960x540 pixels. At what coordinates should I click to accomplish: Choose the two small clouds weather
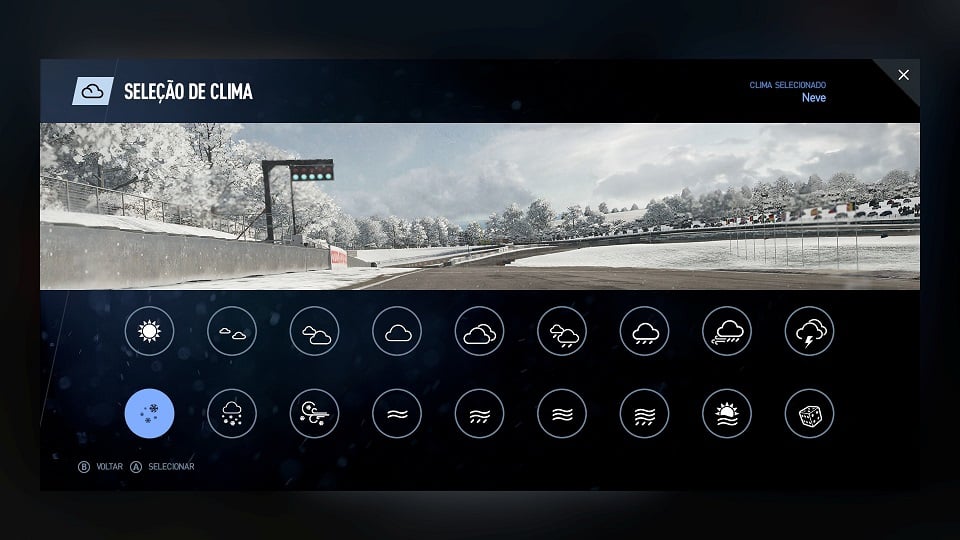tap(232, 331)
